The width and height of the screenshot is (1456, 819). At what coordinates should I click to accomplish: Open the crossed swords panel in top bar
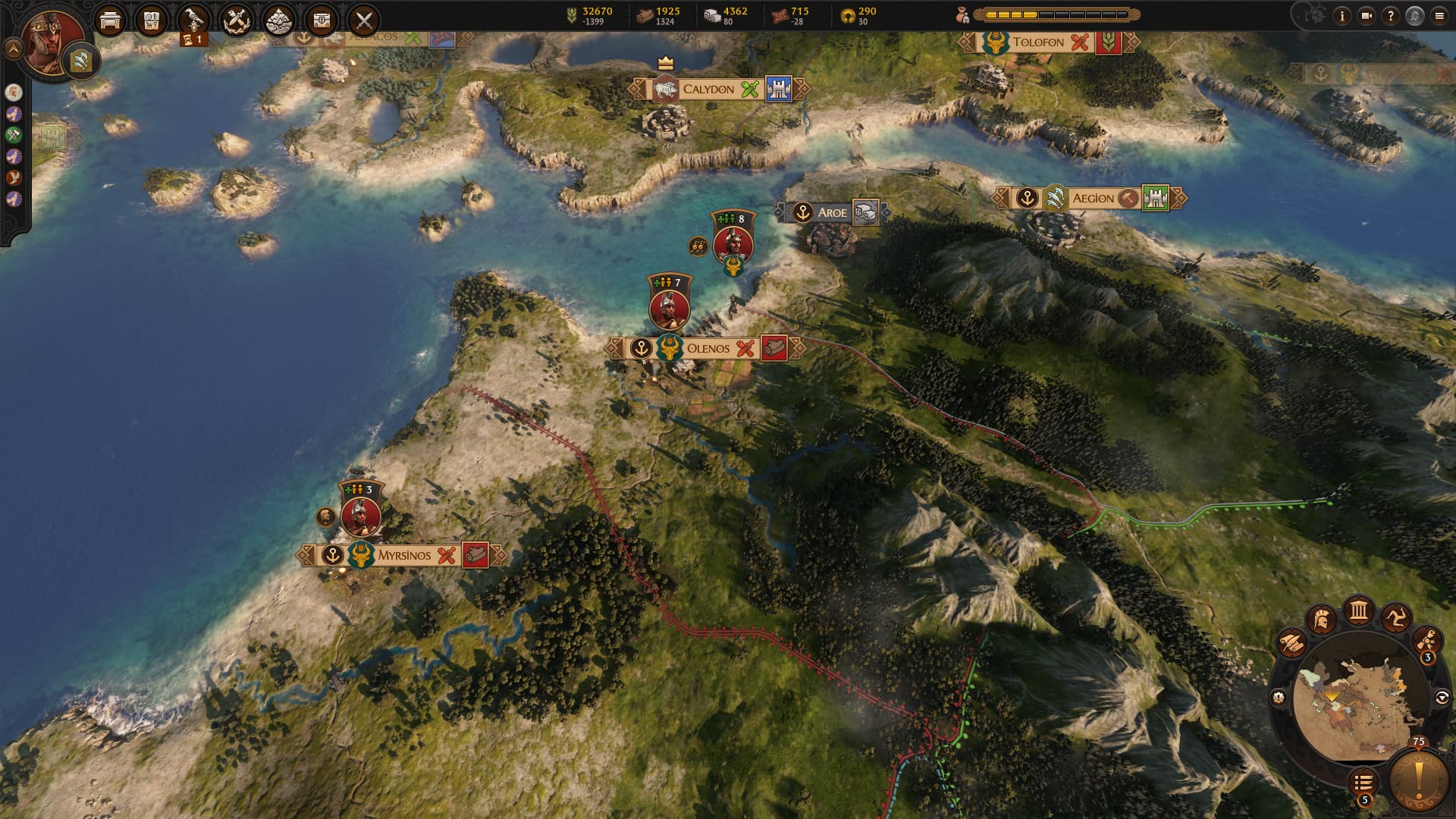(x=364, y=20)
